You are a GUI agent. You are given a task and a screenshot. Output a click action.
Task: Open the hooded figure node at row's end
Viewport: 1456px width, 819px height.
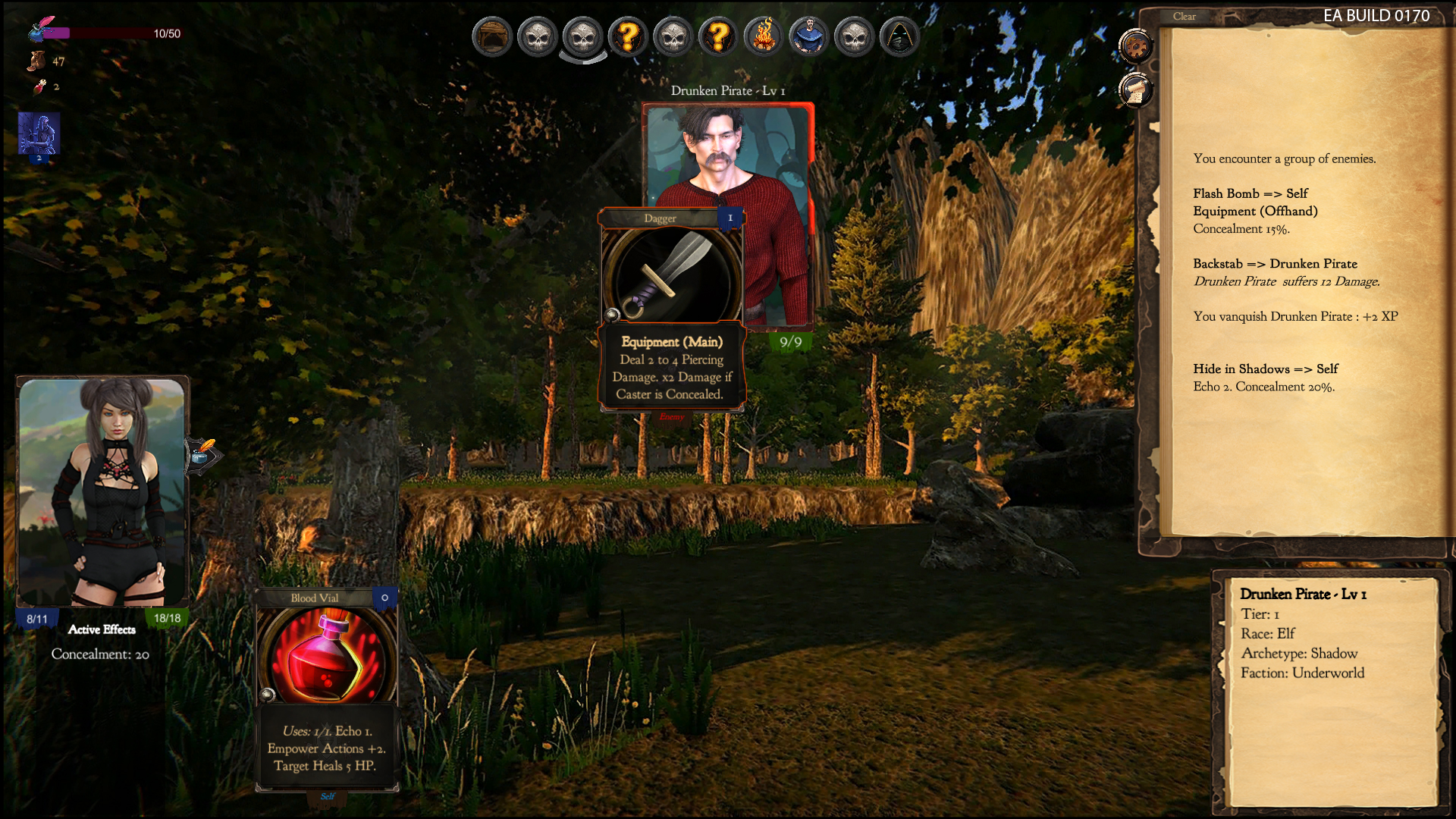899,36
